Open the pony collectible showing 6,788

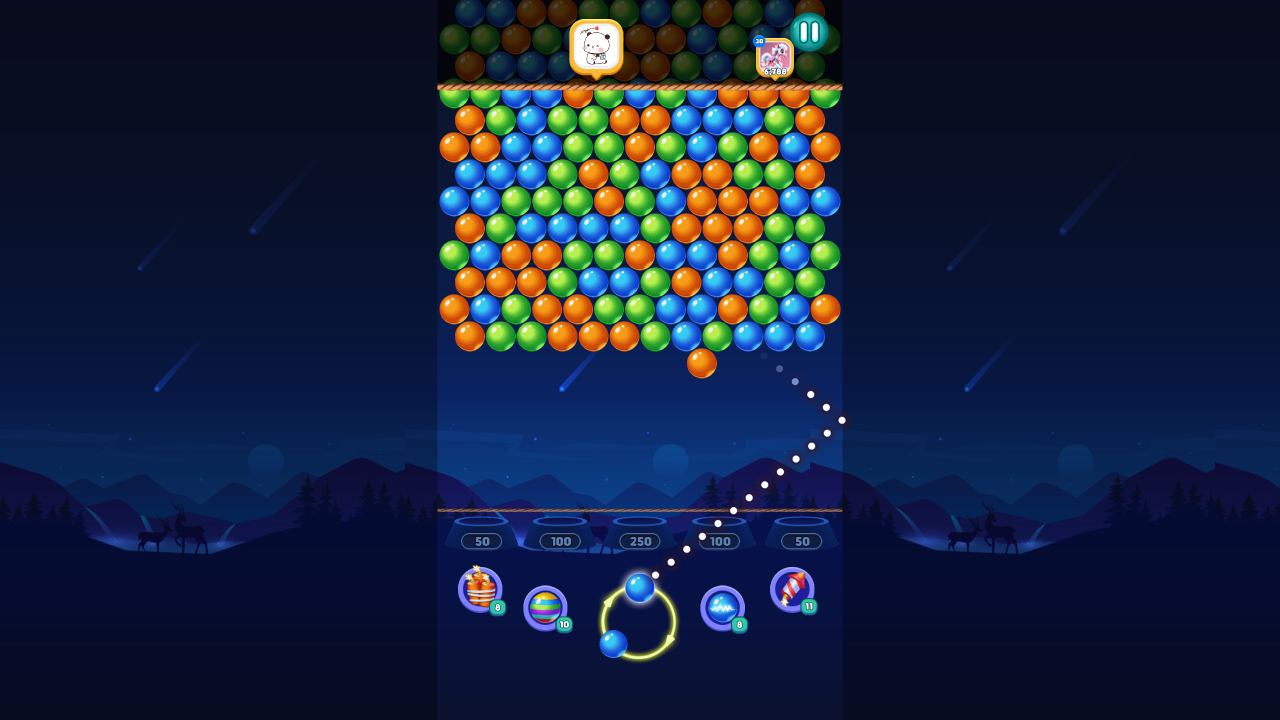(775, 58)
